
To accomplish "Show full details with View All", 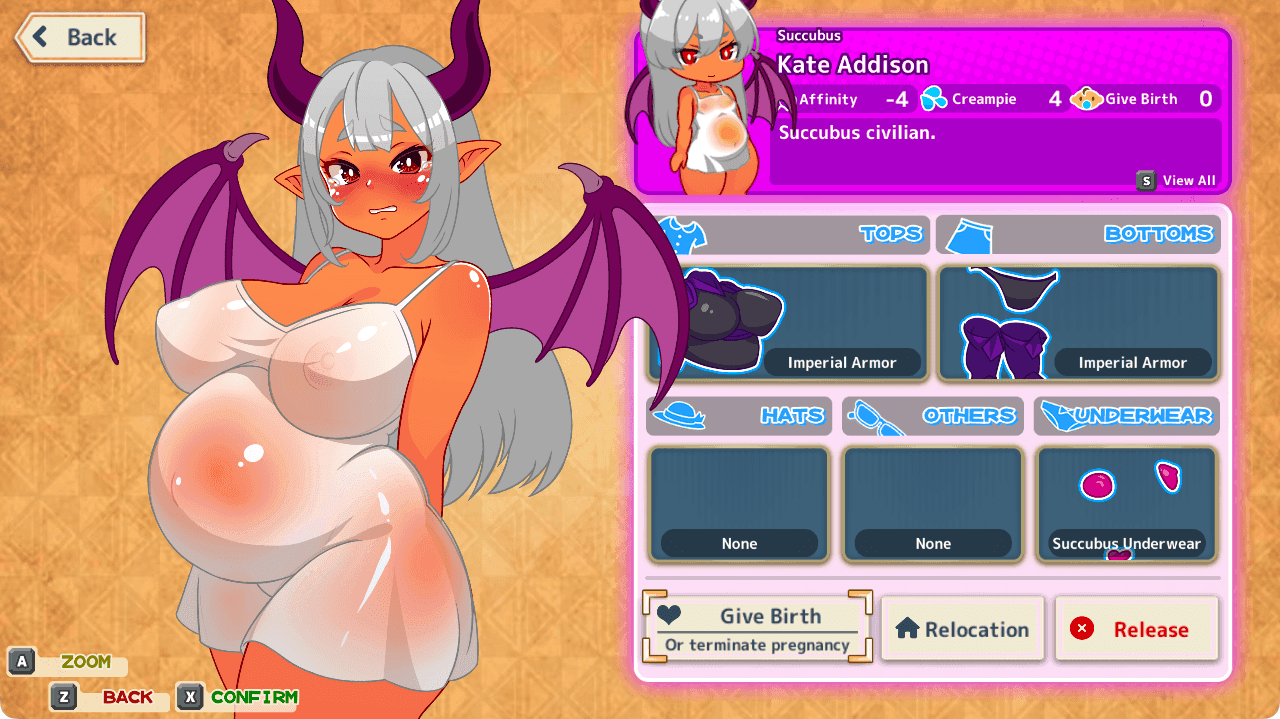I will click(1177, 181).
